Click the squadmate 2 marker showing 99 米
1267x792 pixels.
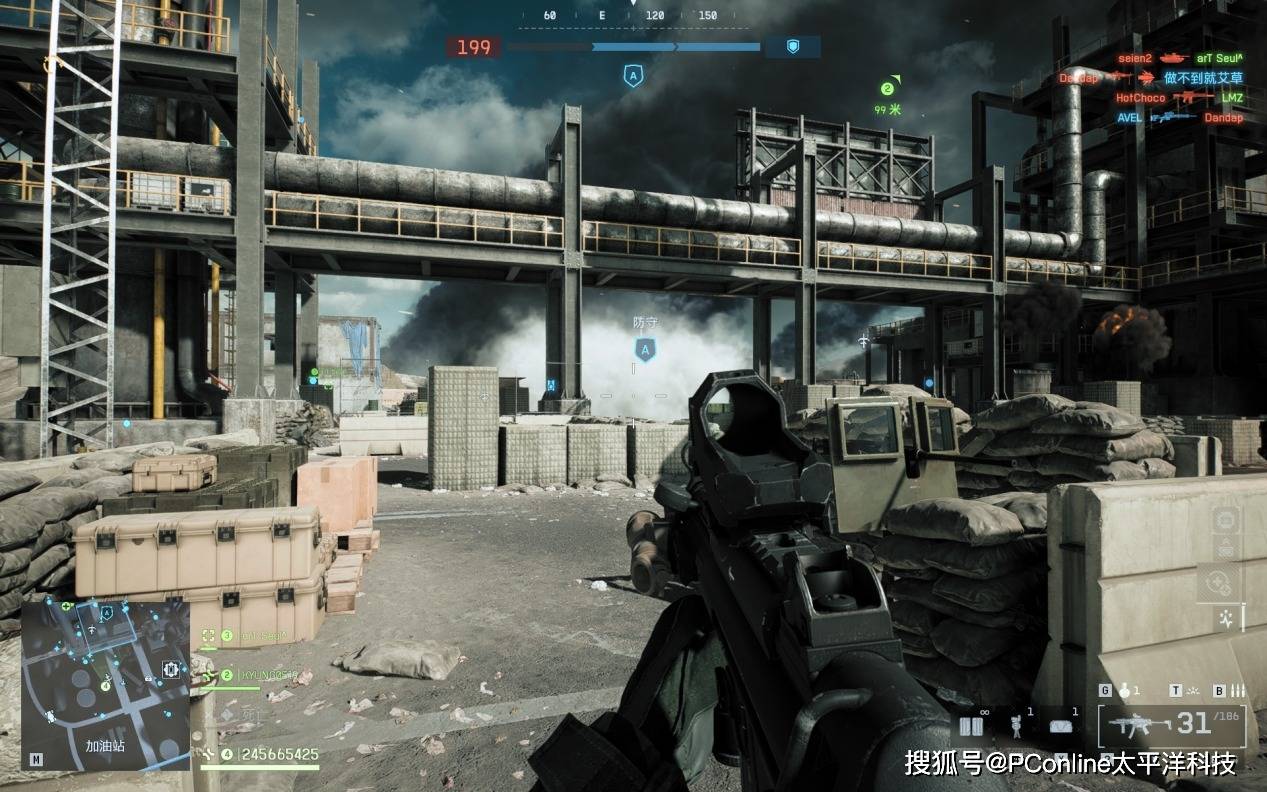[887, 89]
